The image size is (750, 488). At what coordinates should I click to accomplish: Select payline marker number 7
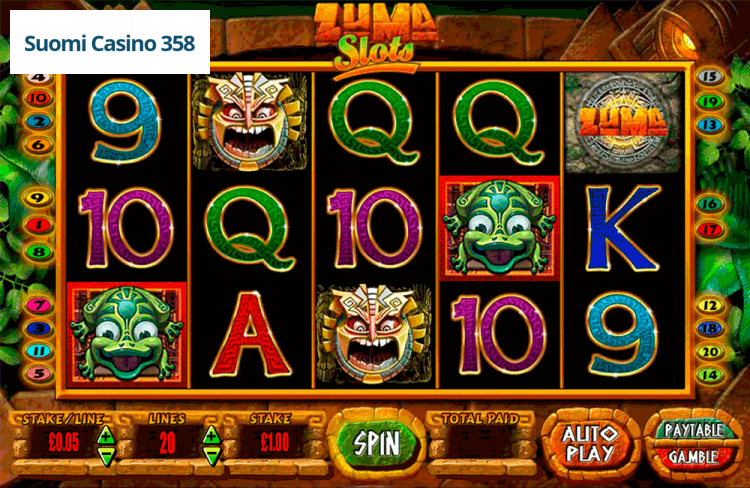click(39, 305)
